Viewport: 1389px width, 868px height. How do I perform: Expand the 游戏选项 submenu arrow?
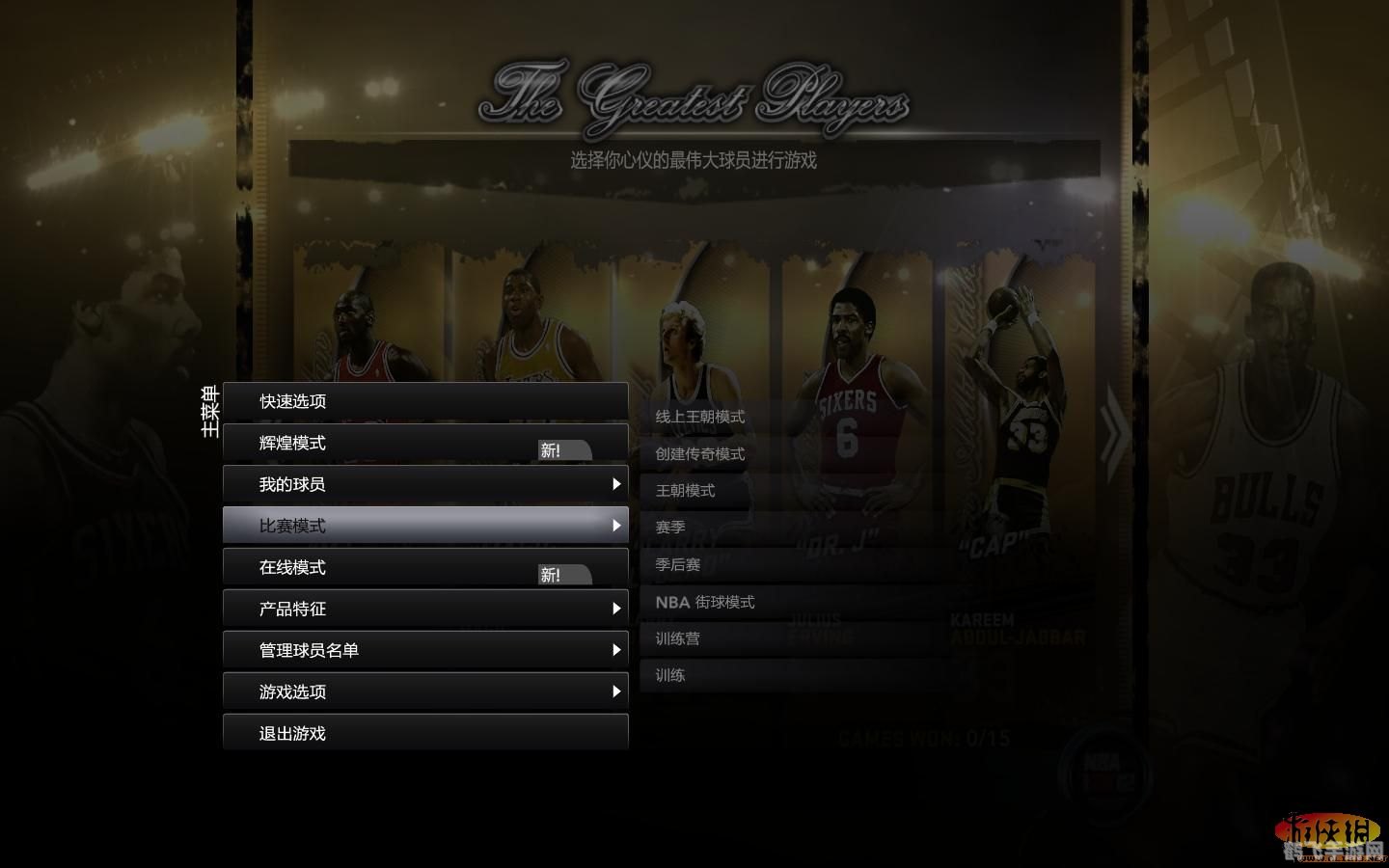pyautogui.click(x=617, y=692)
